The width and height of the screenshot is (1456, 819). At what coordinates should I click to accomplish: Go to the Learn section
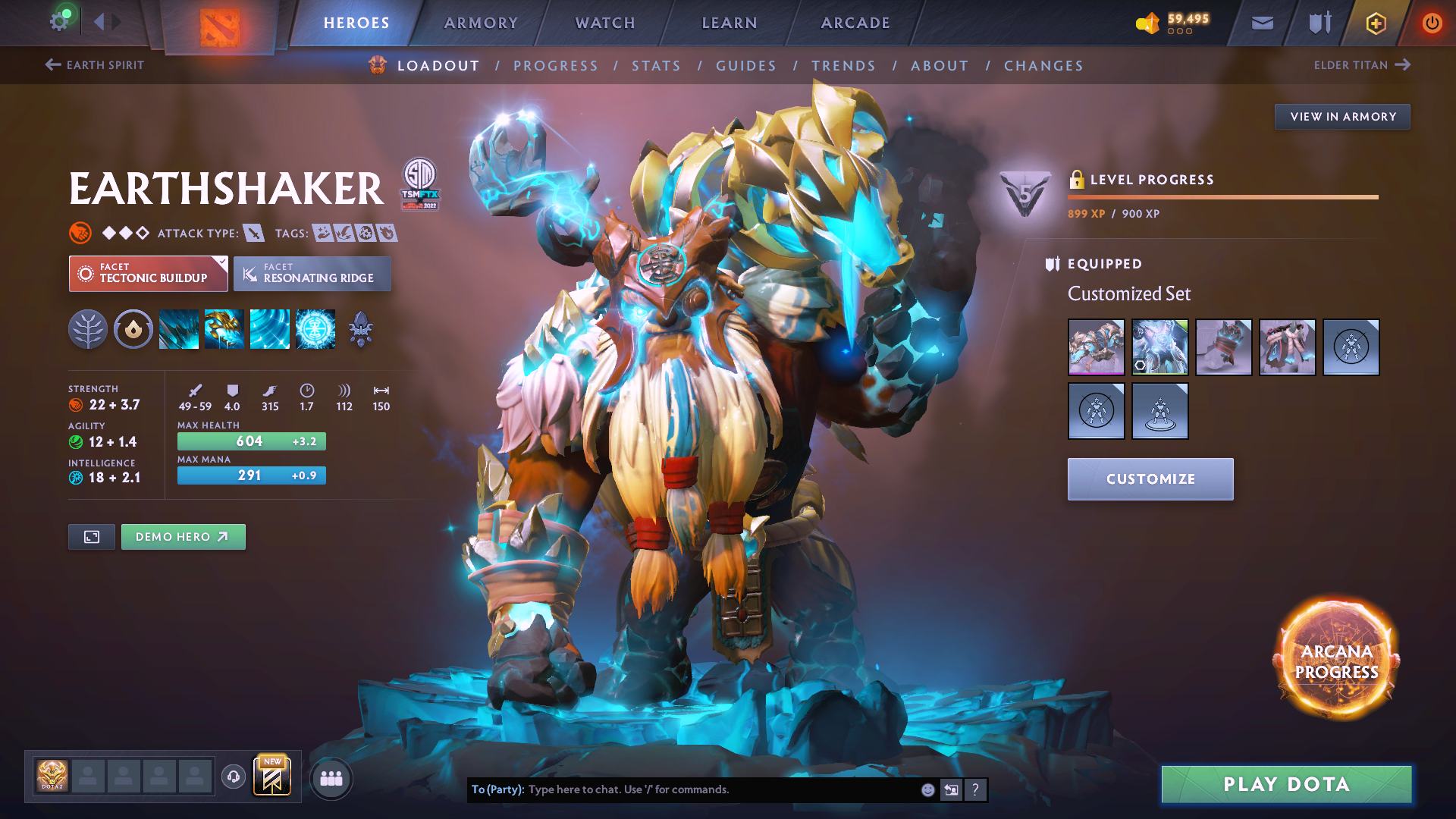[730, 23]
